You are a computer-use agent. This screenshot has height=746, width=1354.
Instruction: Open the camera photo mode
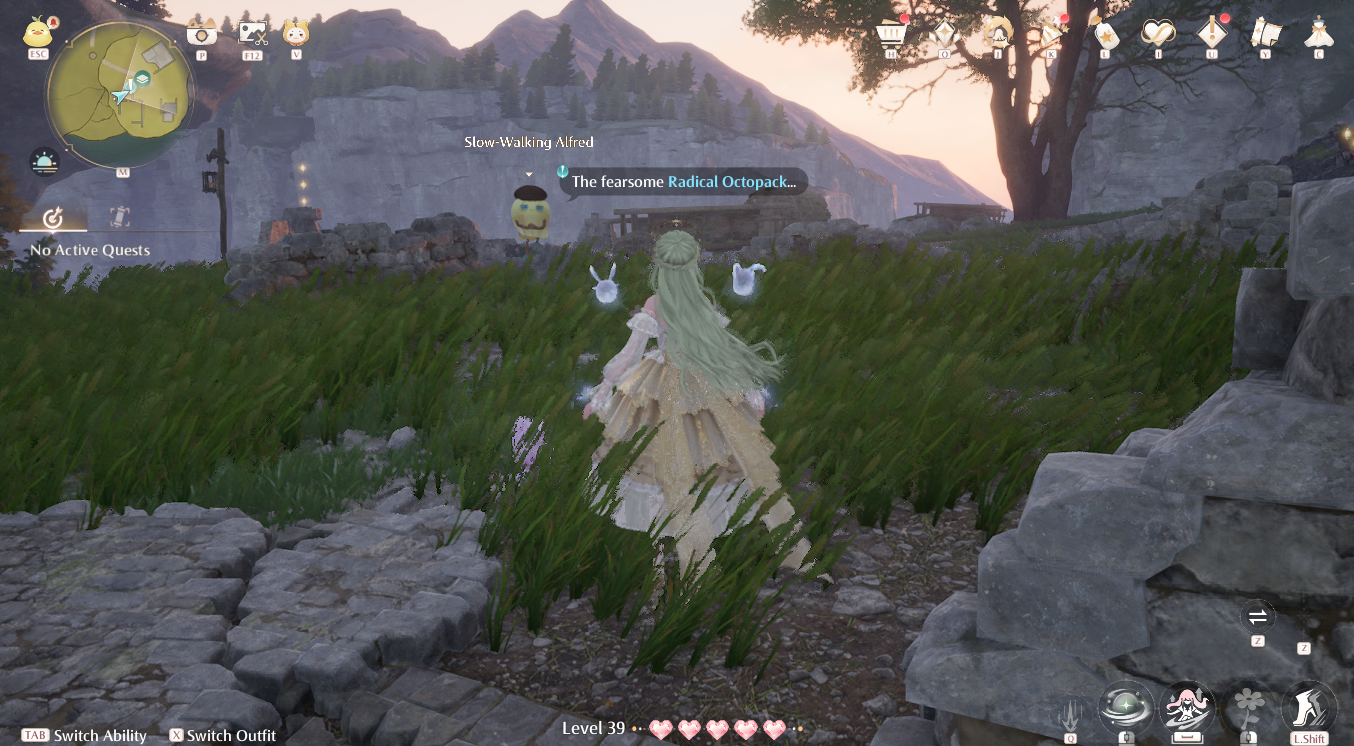tap(202, 32)
